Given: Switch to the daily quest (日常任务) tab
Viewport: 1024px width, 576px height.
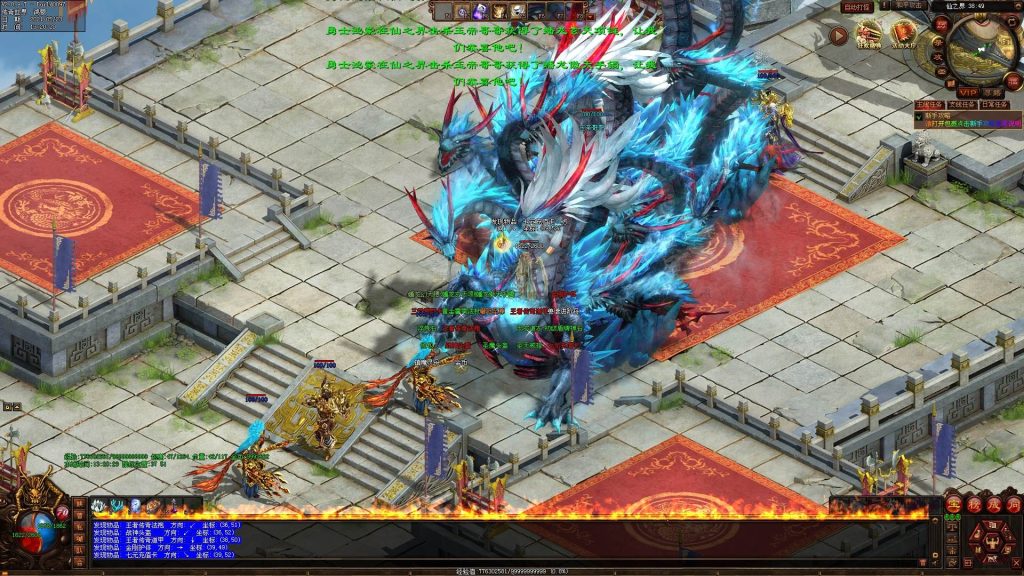Looking at the screenshot, I should click(993, 104).
